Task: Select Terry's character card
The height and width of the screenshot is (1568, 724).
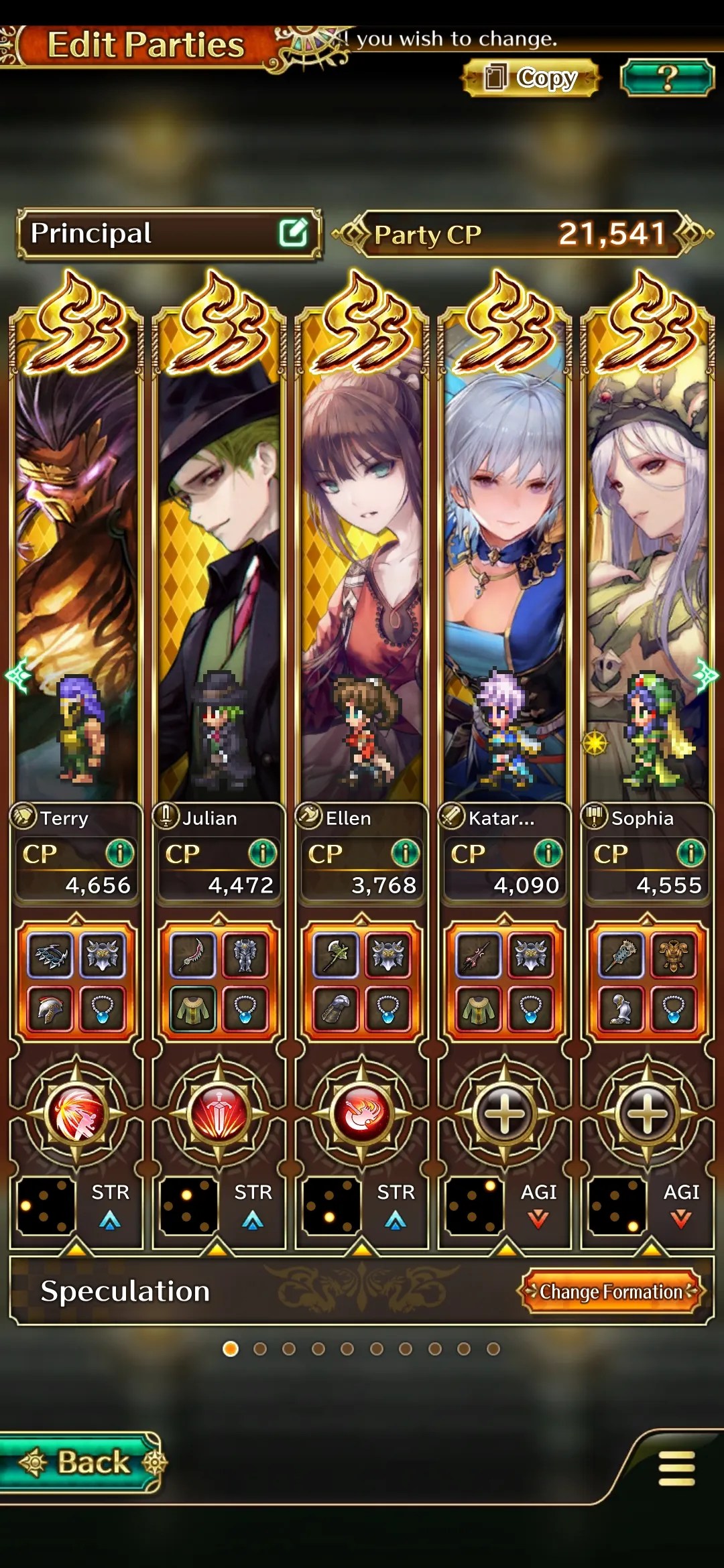Action: 76,570
